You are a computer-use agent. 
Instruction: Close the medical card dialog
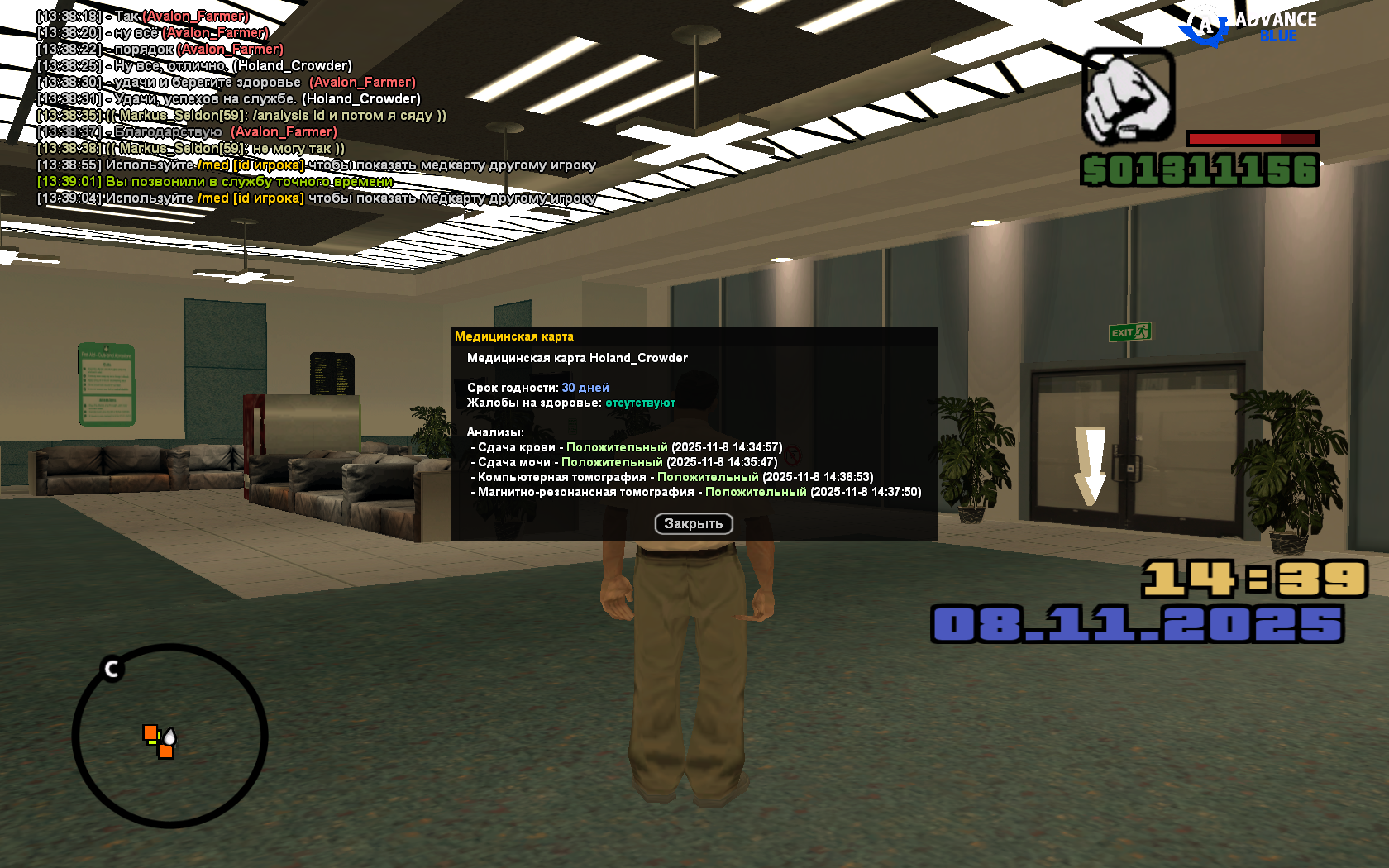click(693, 524)
